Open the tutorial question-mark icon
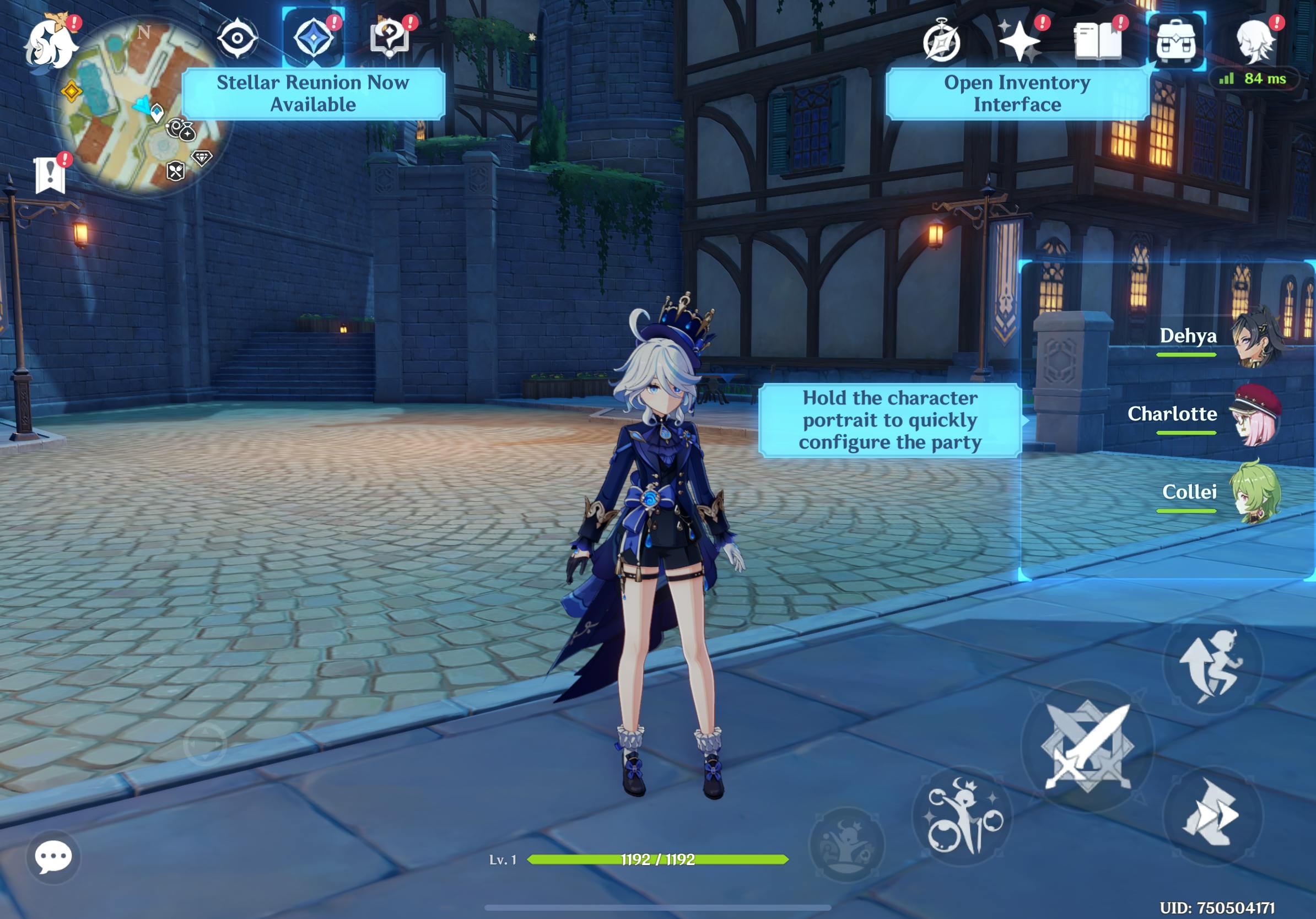 click(390, 39)
